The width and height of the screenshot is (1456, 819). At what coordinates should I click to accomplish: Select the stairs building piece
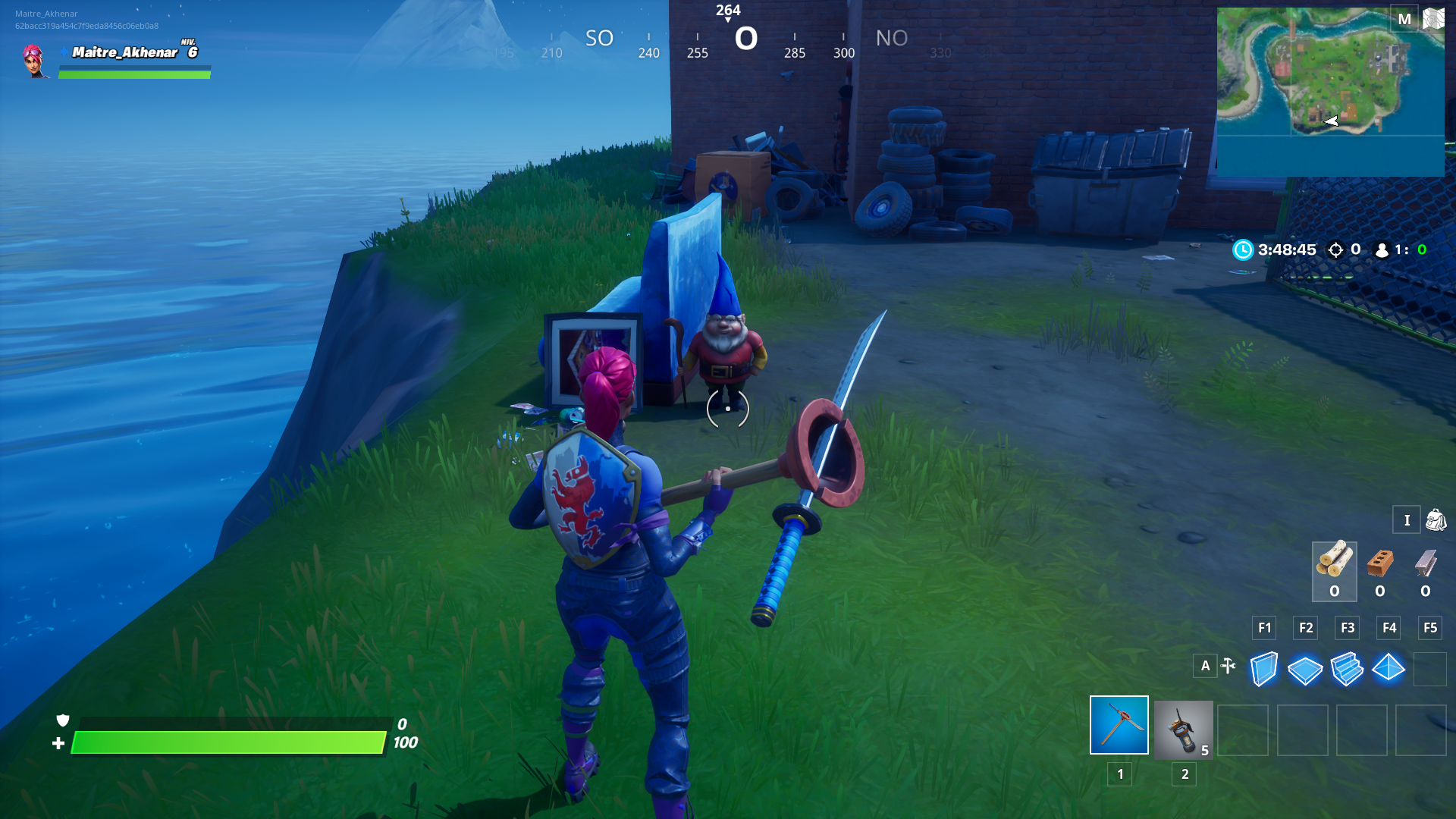coord(1347,670)
